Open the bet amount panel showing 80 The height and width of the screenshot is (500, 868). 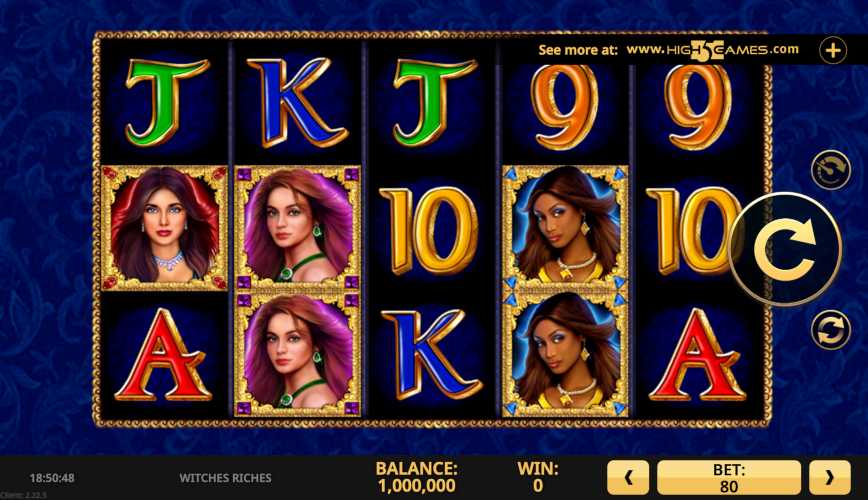click(729, 478)
